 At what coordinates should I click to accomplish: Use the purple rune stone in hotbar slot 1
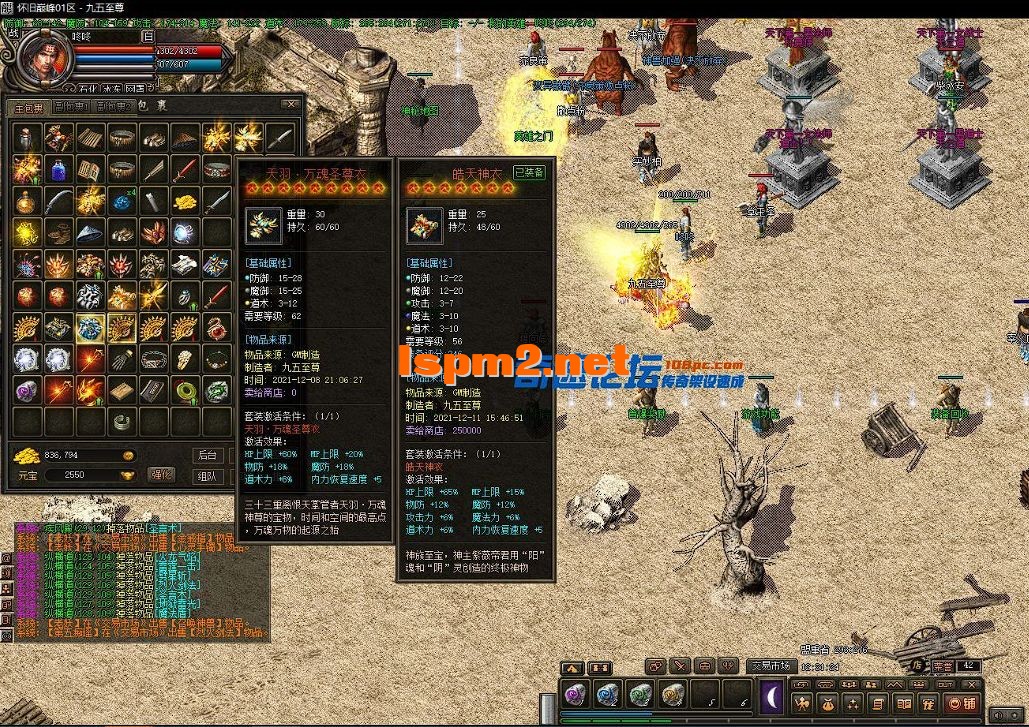577,694
